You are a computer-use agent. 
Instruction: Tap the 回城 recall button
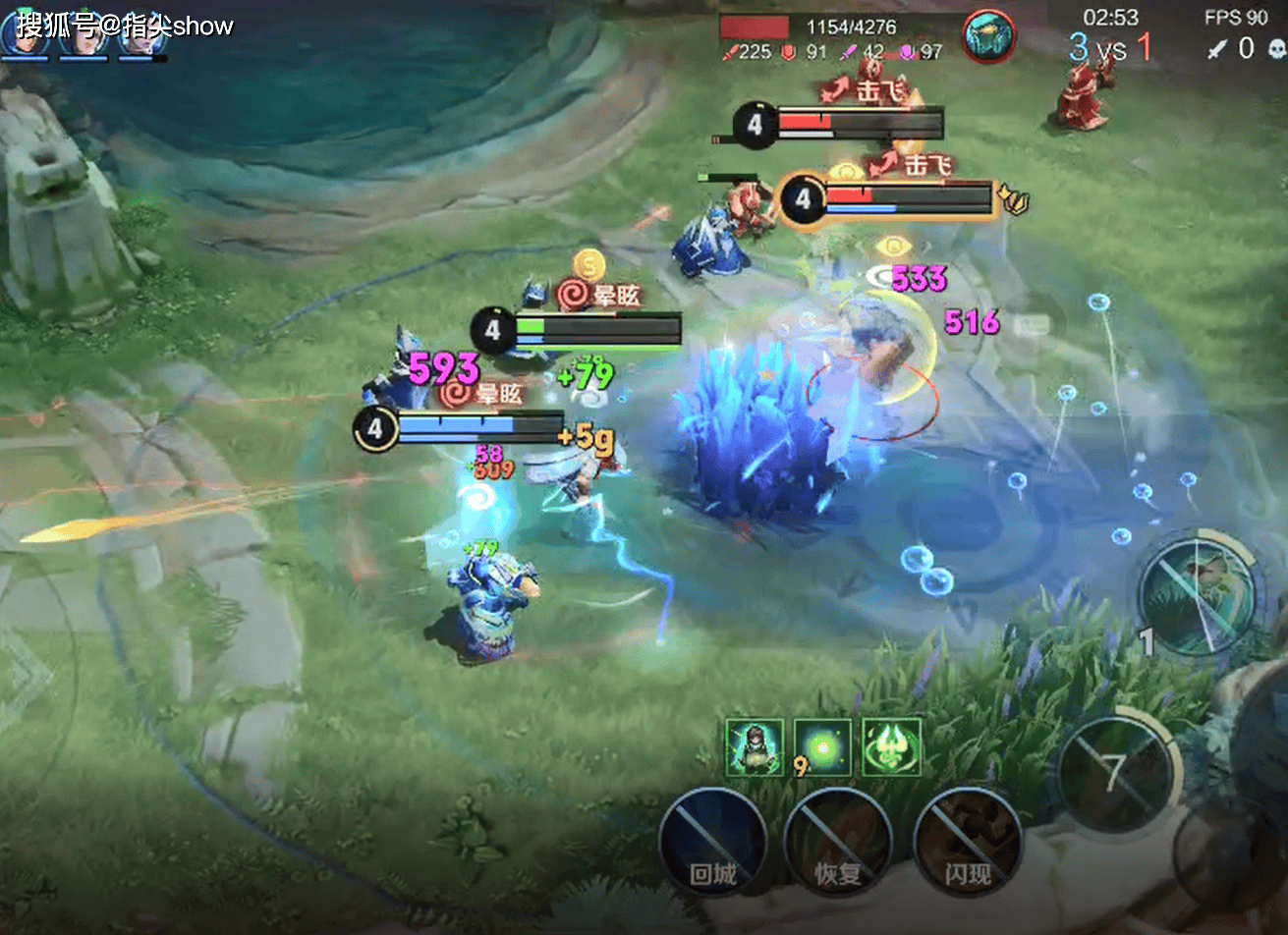pos(713,841)
